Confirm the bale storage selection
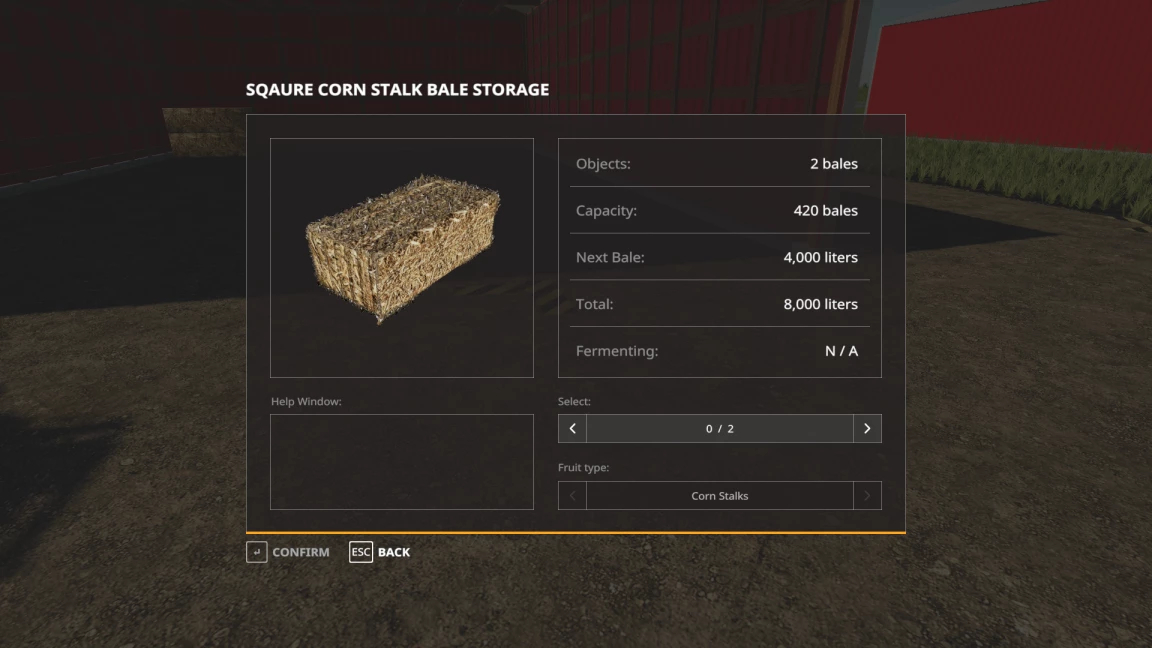1152x648 pixels. coord(288,552)
